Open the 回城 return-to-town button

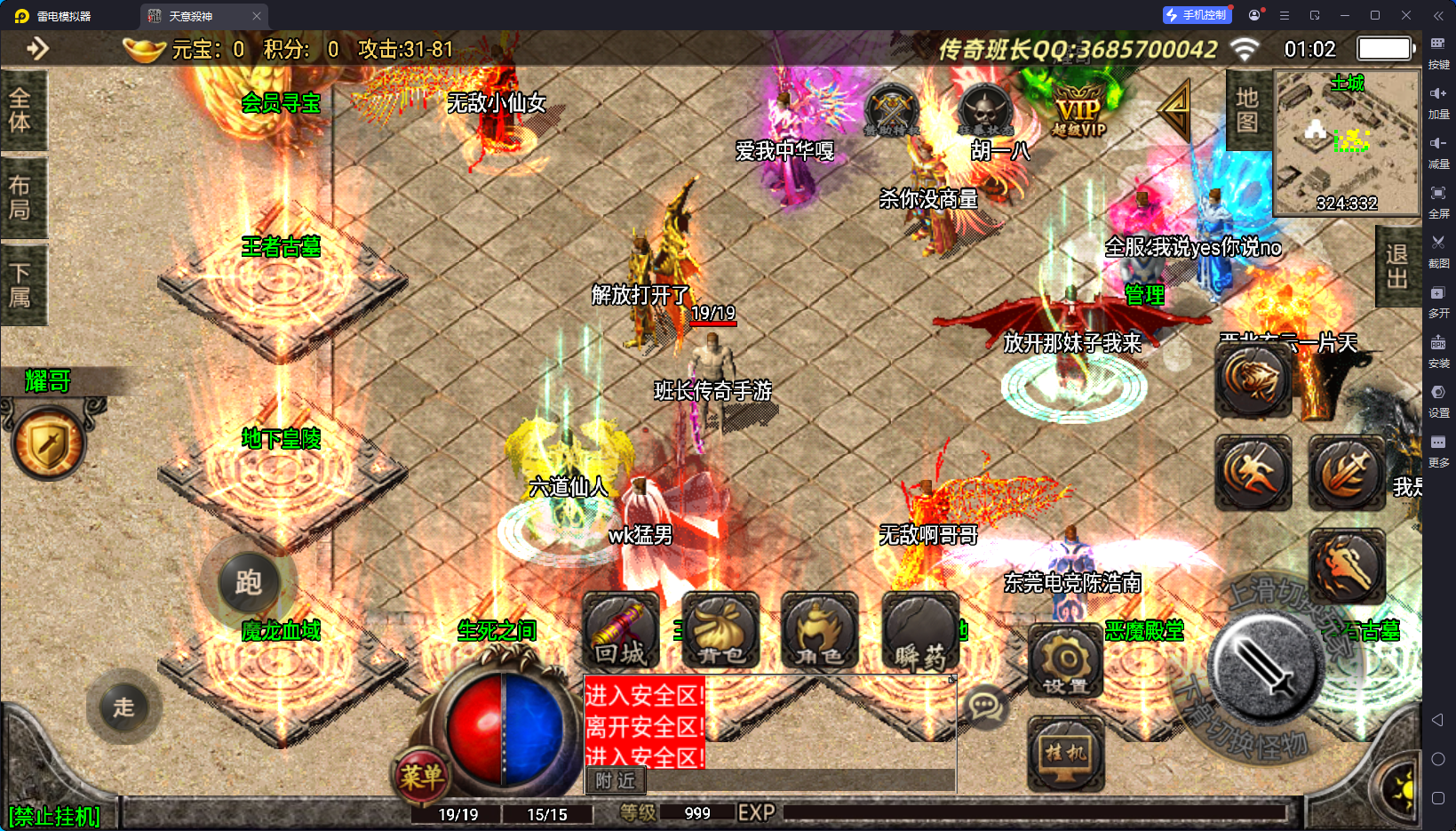coord(621,631)
